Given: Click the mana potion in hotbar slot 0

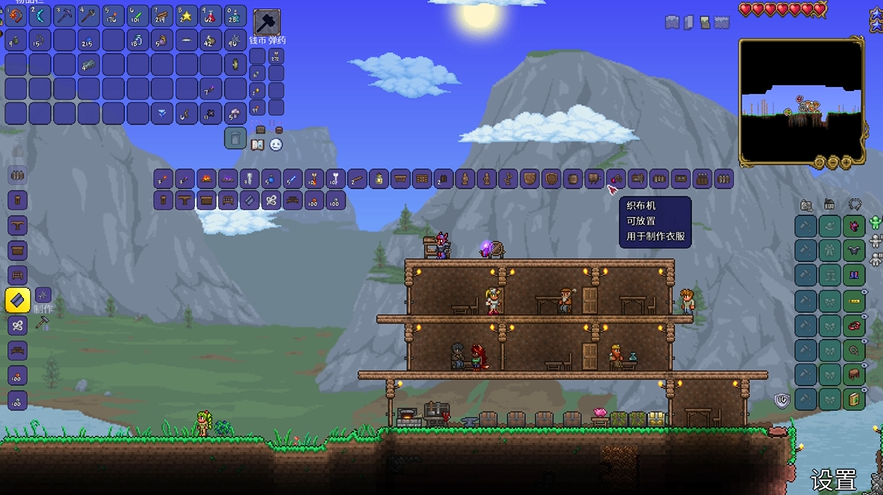Looking at the screenshot, I should pos(236,16).
